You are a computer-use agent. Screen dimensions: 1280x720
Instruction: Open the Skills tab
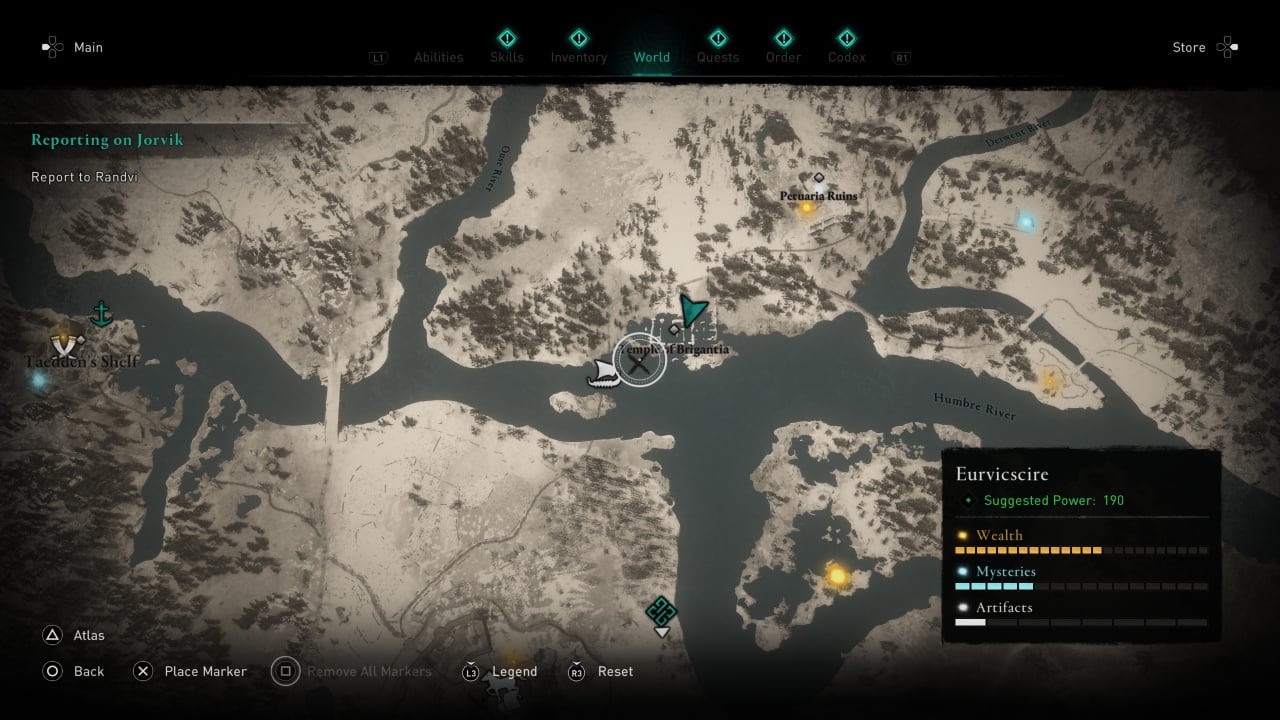(507, 57)
